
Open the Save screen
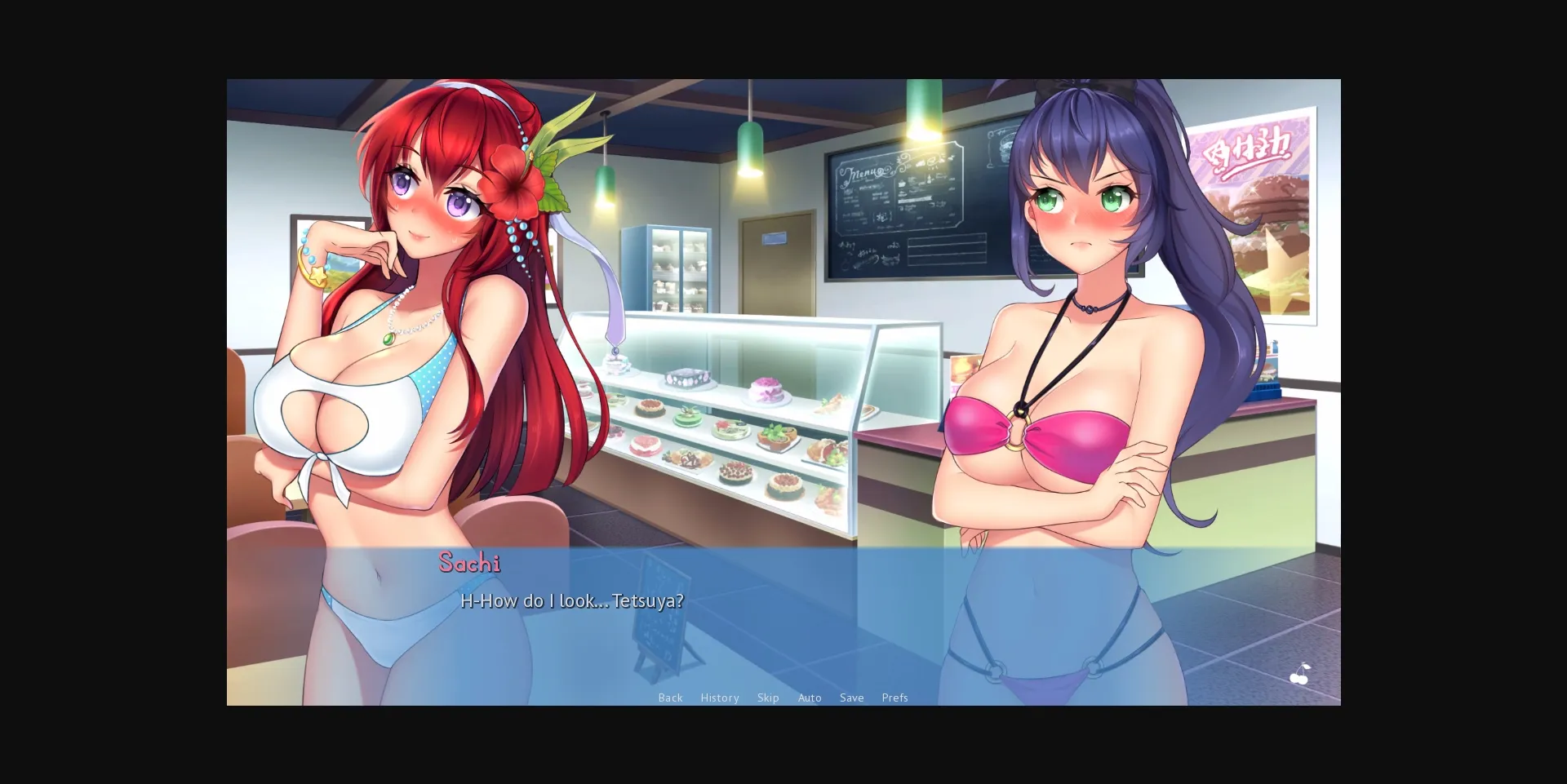(x=851, y=698)
